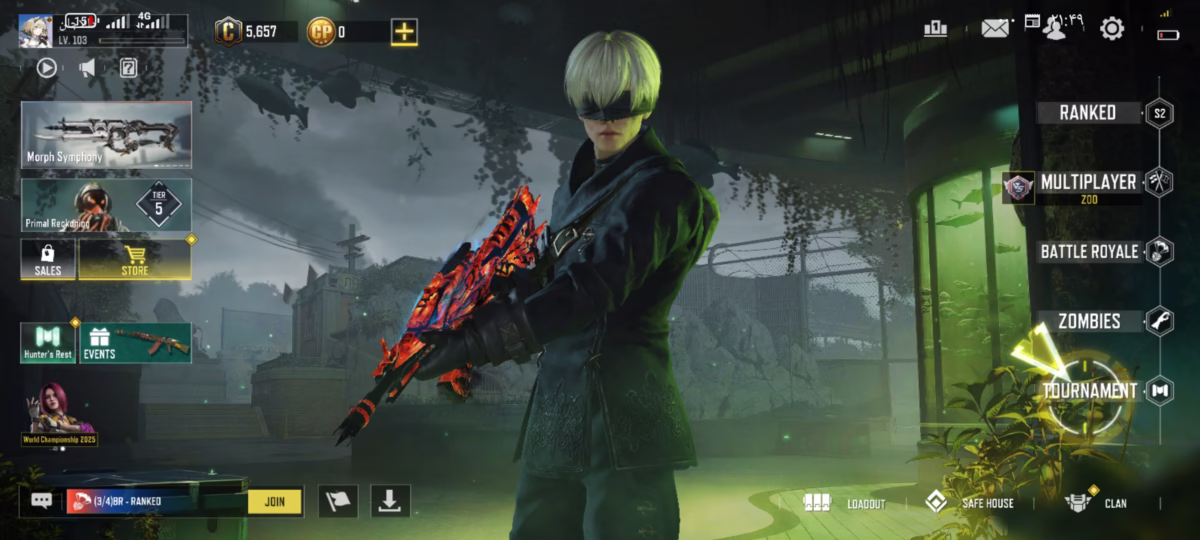Open the Hunter's Rest tile
Image resolution: width=1200 pixels, height=540 pixels.
coord(48,343)
